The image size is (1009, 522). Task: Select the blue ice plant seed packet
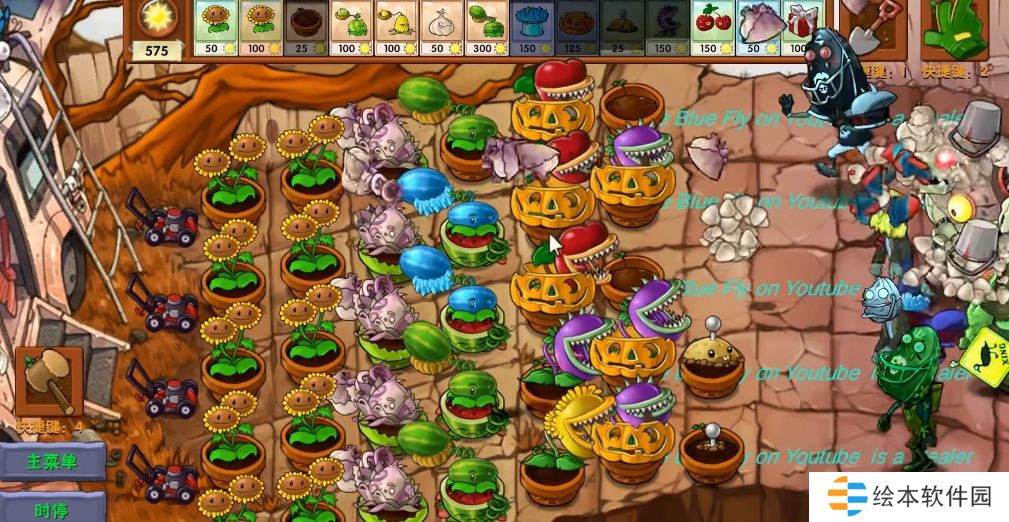coord(531,27)
